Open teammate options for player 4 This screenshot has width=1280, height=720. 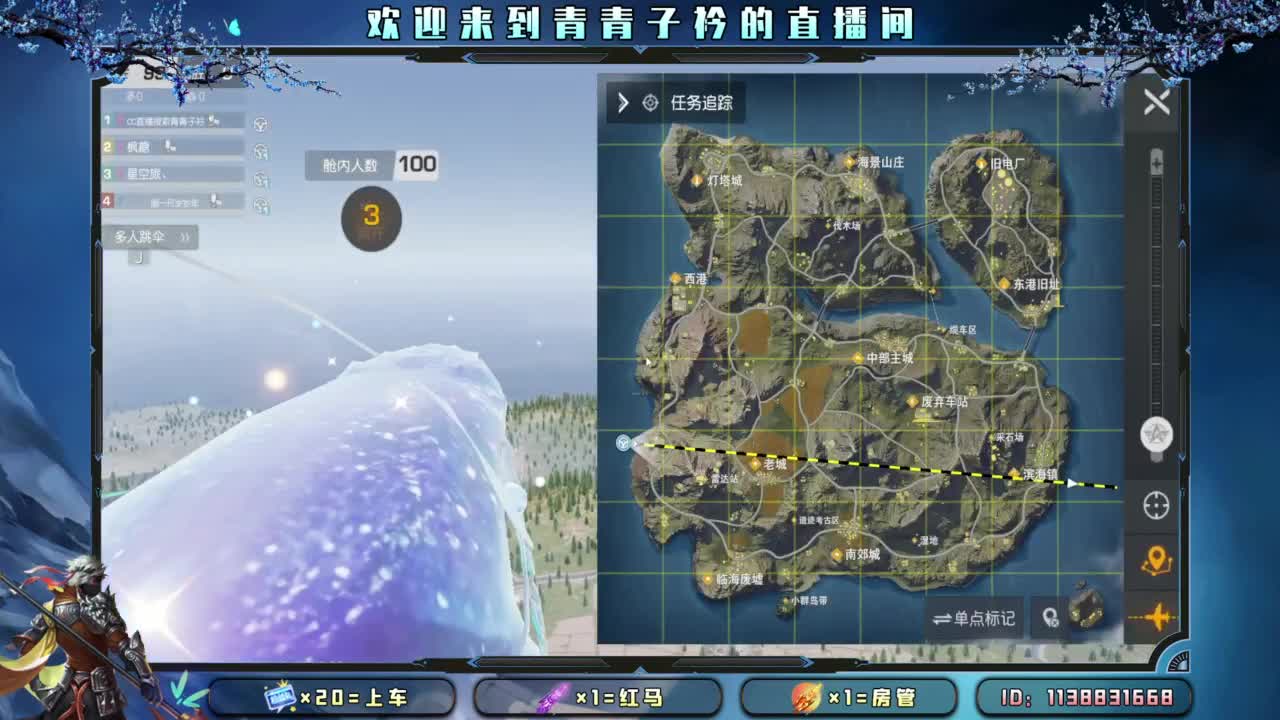click(x=262, y=202)
